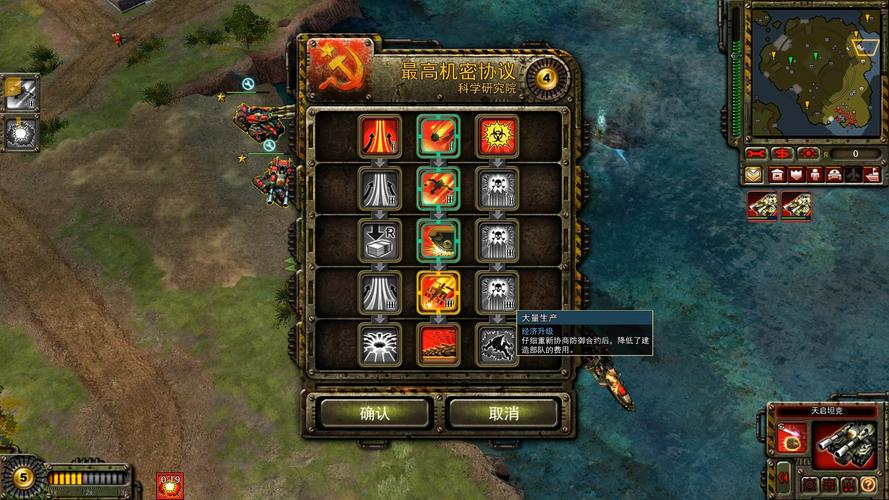Select the red toxic biohazard protocol icon
This screenshot has width=889, height=500.
tap(494, 135)
